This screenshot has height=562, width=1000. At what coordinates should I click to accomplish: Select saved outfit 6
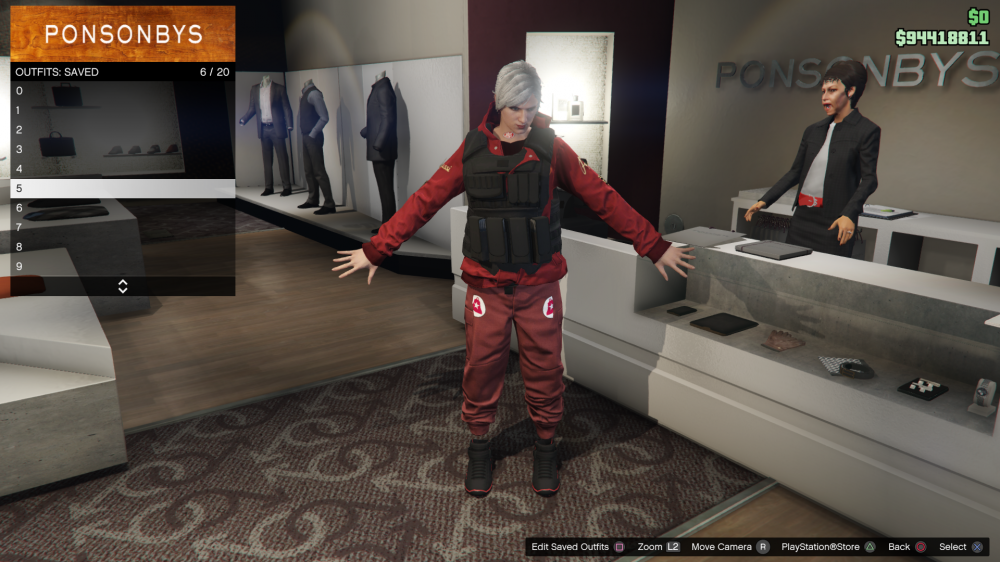pyautogui.click(x=122, y=208)
